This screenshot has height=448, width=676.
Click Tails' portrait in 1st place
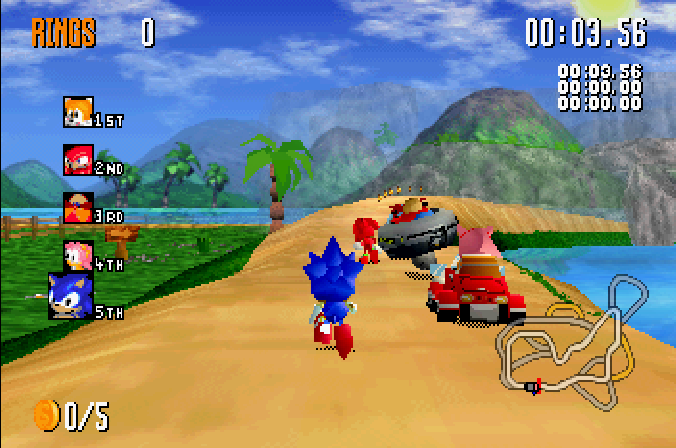[78, 111]
